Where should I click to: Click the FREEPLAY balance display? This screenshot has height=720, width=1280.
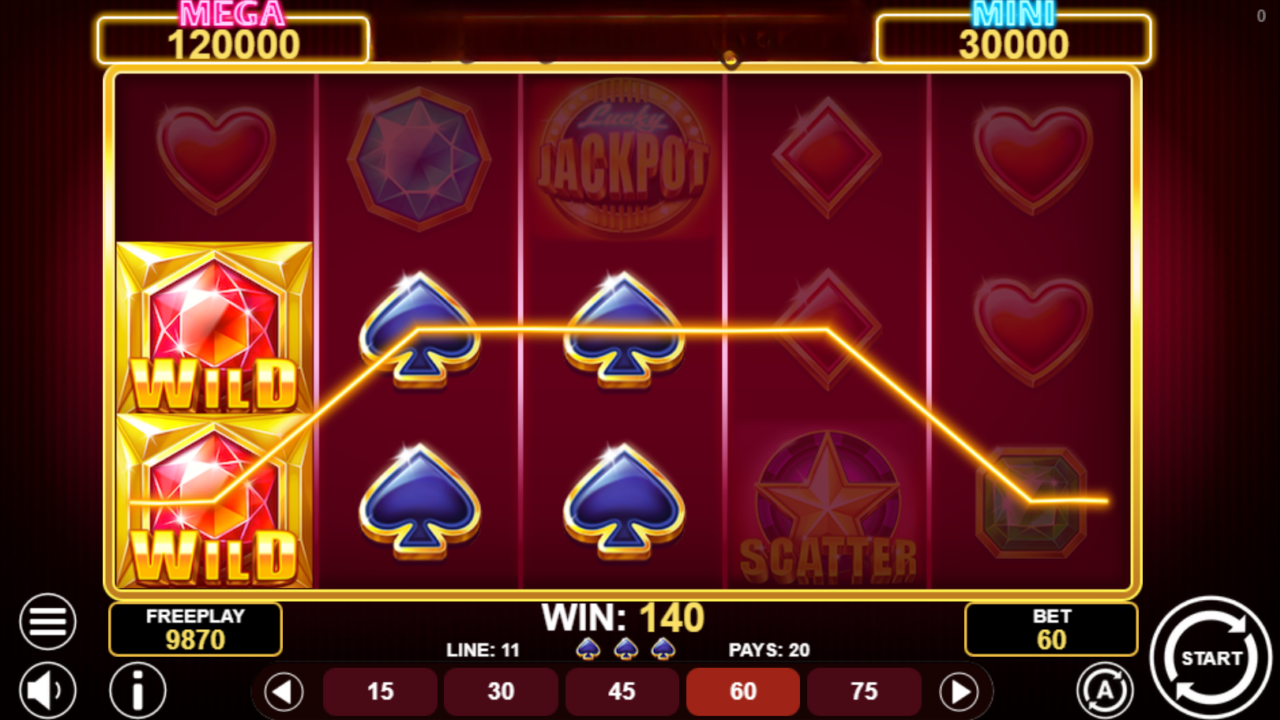pyautogui.click(x=195, y=628)
